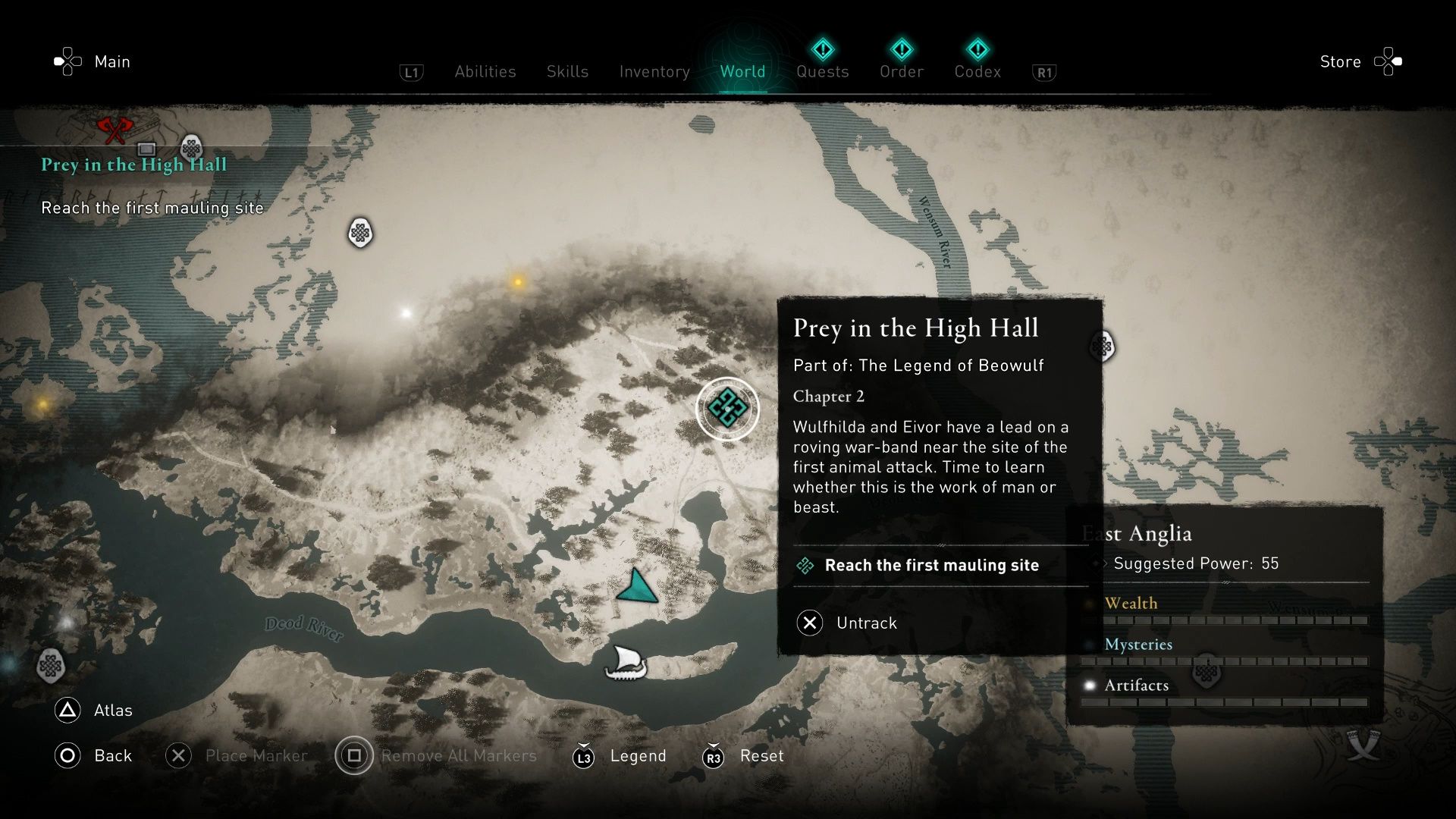Click the longship icon on the river
1456x819 pixels.
pyautogui.click(x=626, y=664)
